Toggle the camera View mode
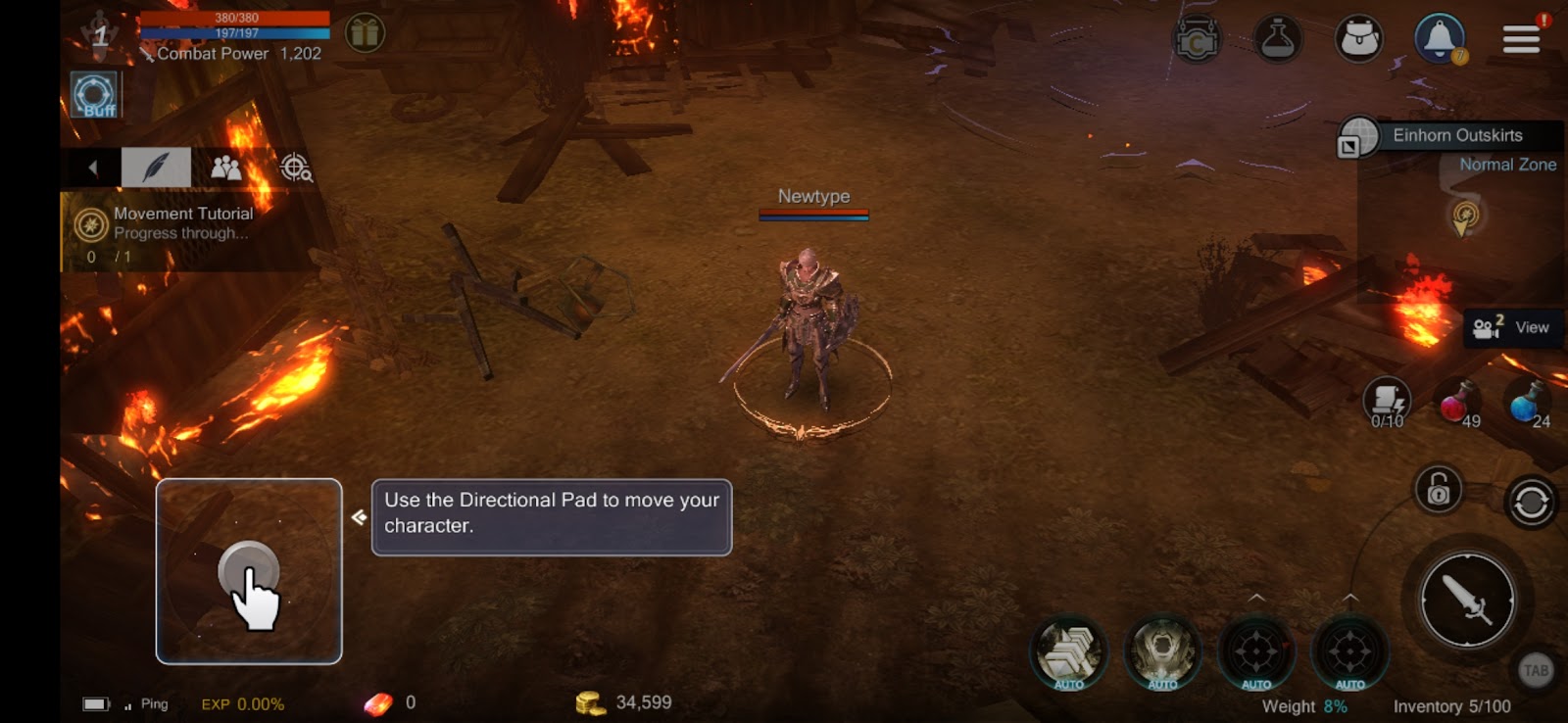 point(1512,327)
